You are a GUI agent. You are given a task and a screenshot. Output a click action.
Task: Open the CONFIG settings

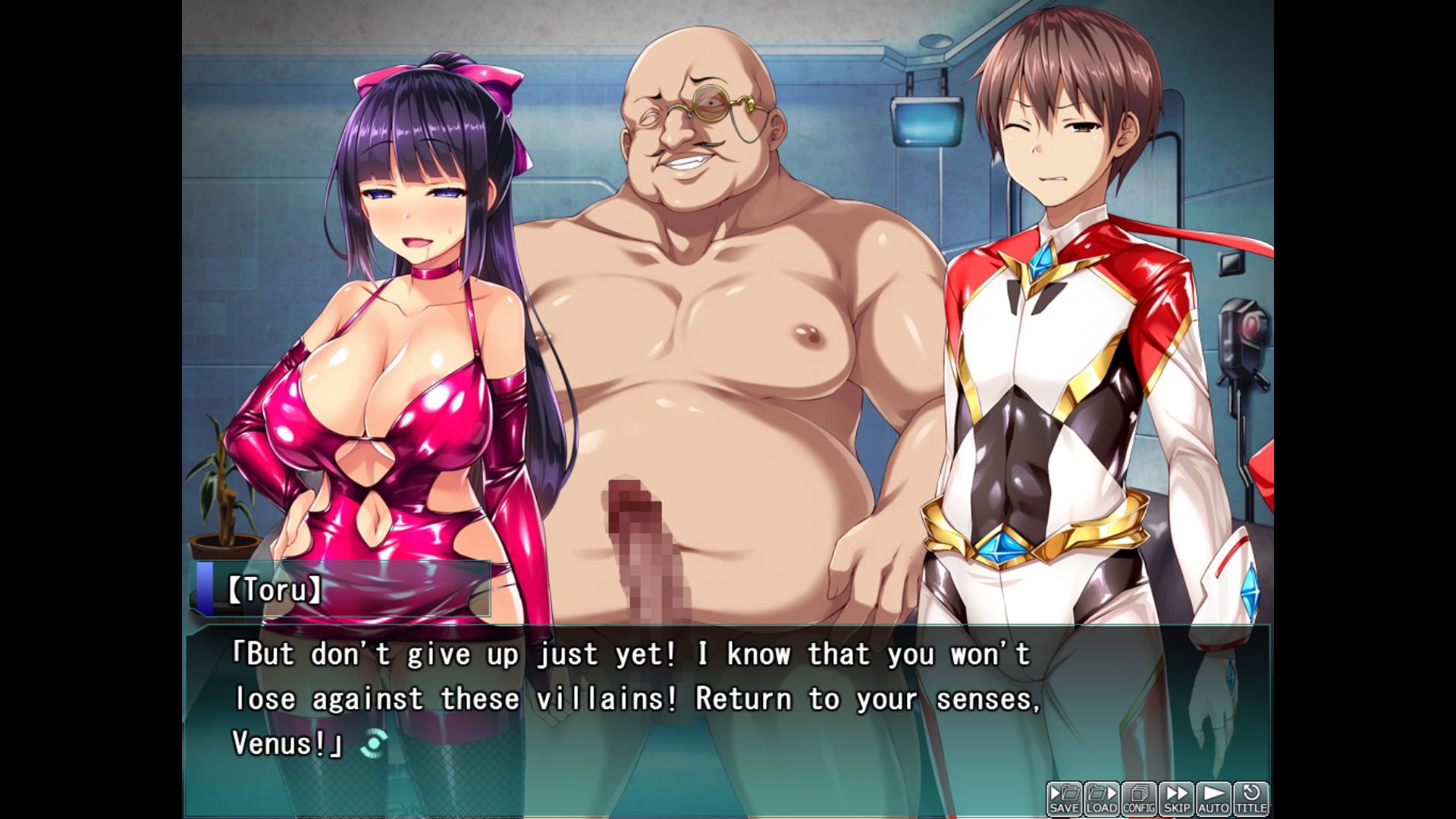[x=1138, y=799]
